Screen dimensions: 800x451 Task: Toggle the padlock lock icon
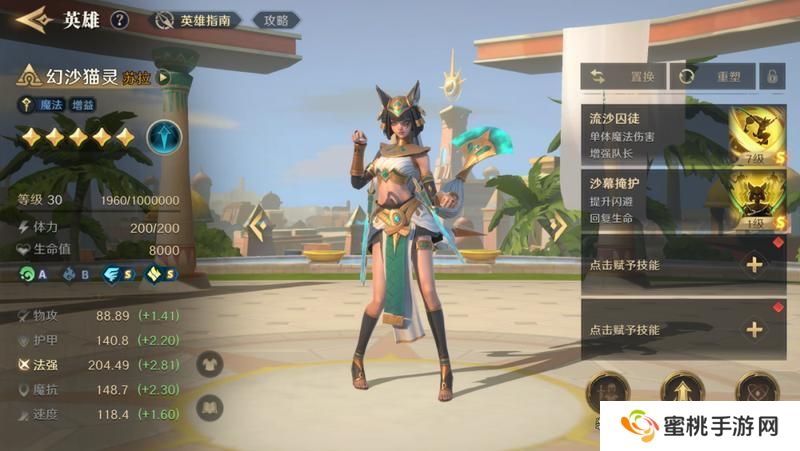coord(771,76)
